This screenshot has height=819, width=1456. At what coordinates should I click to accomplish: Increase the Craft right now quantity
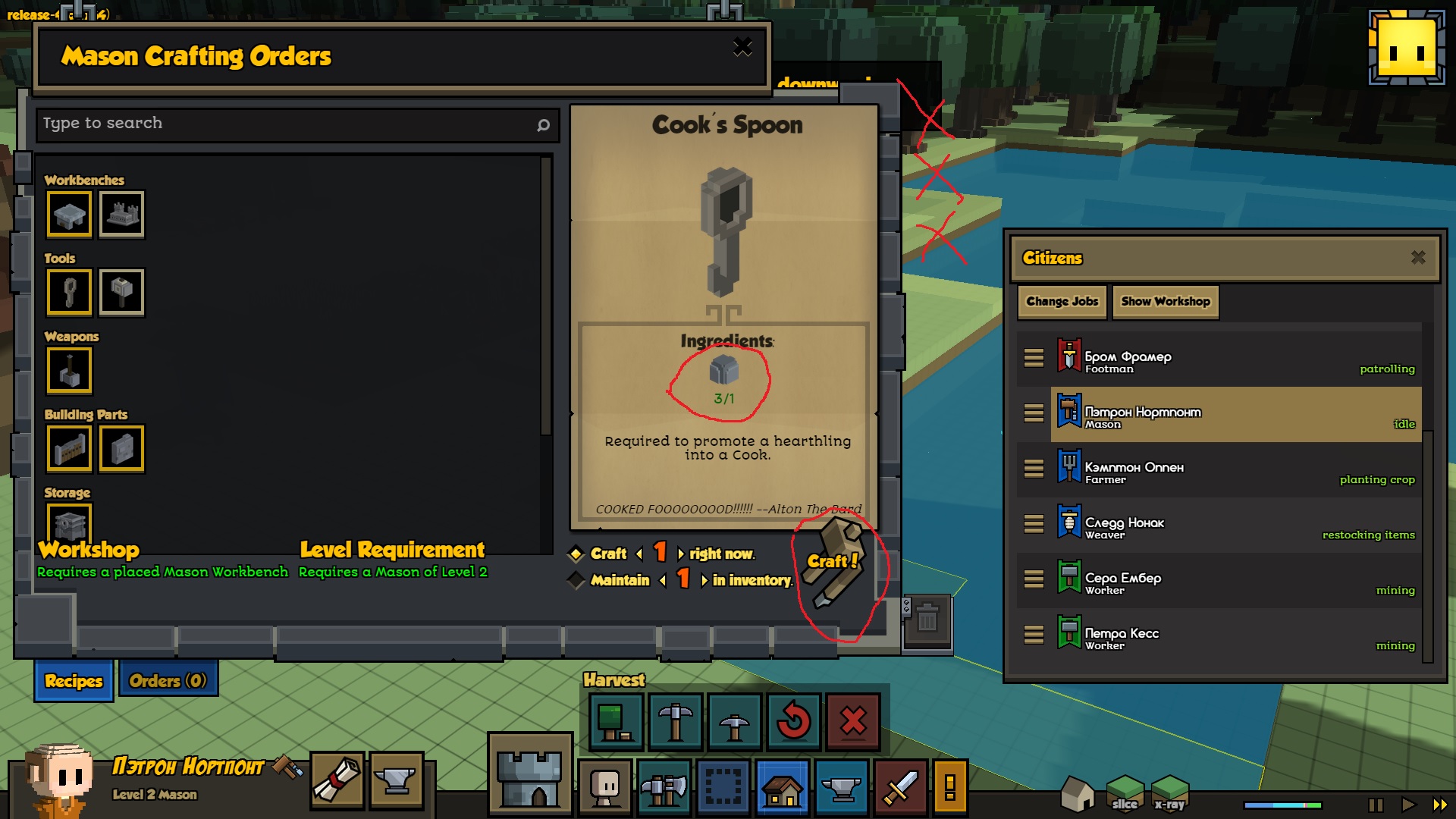point(680,554)
